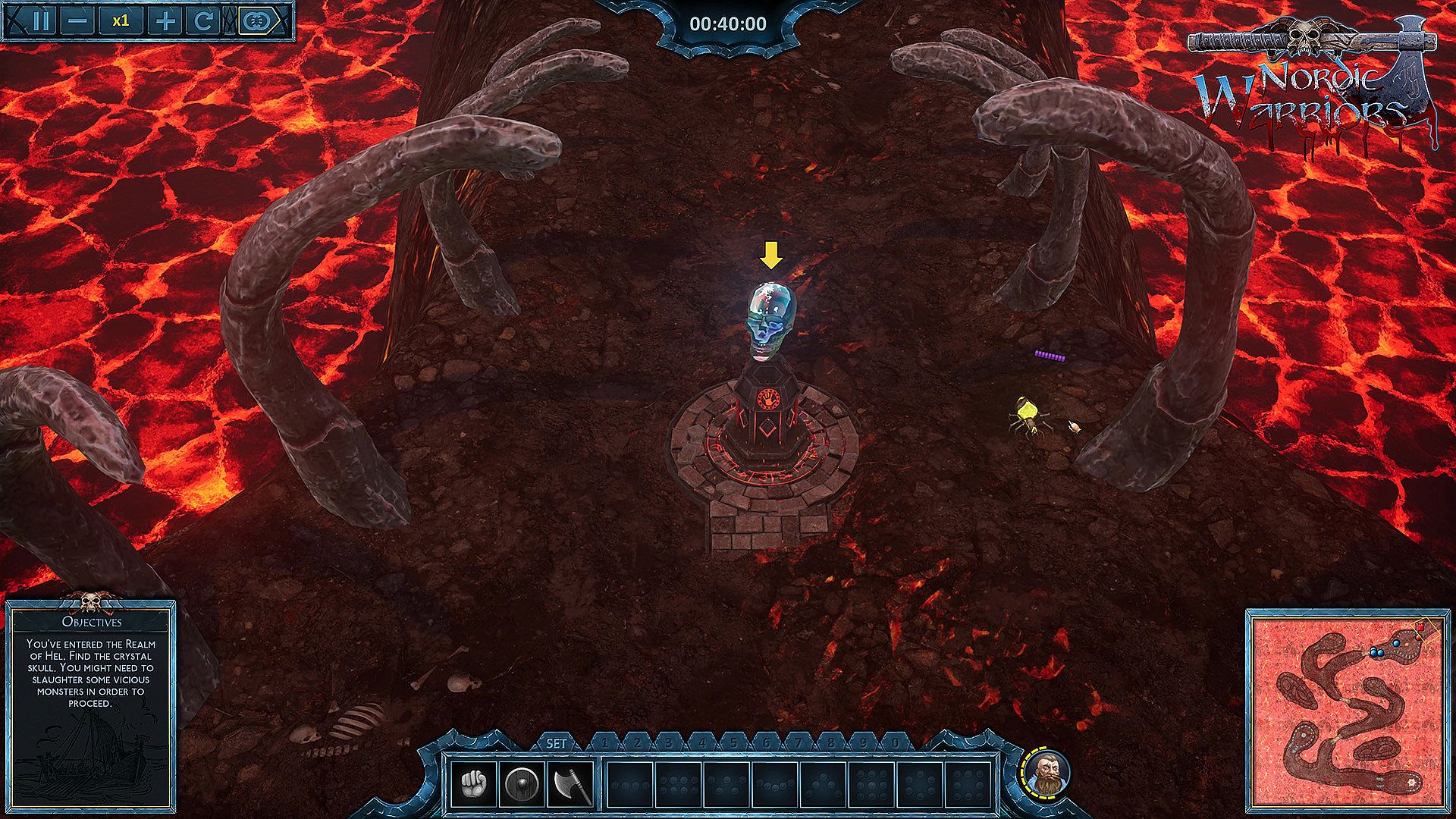
Task: Select group tab number 1
Action: [604, 743]
